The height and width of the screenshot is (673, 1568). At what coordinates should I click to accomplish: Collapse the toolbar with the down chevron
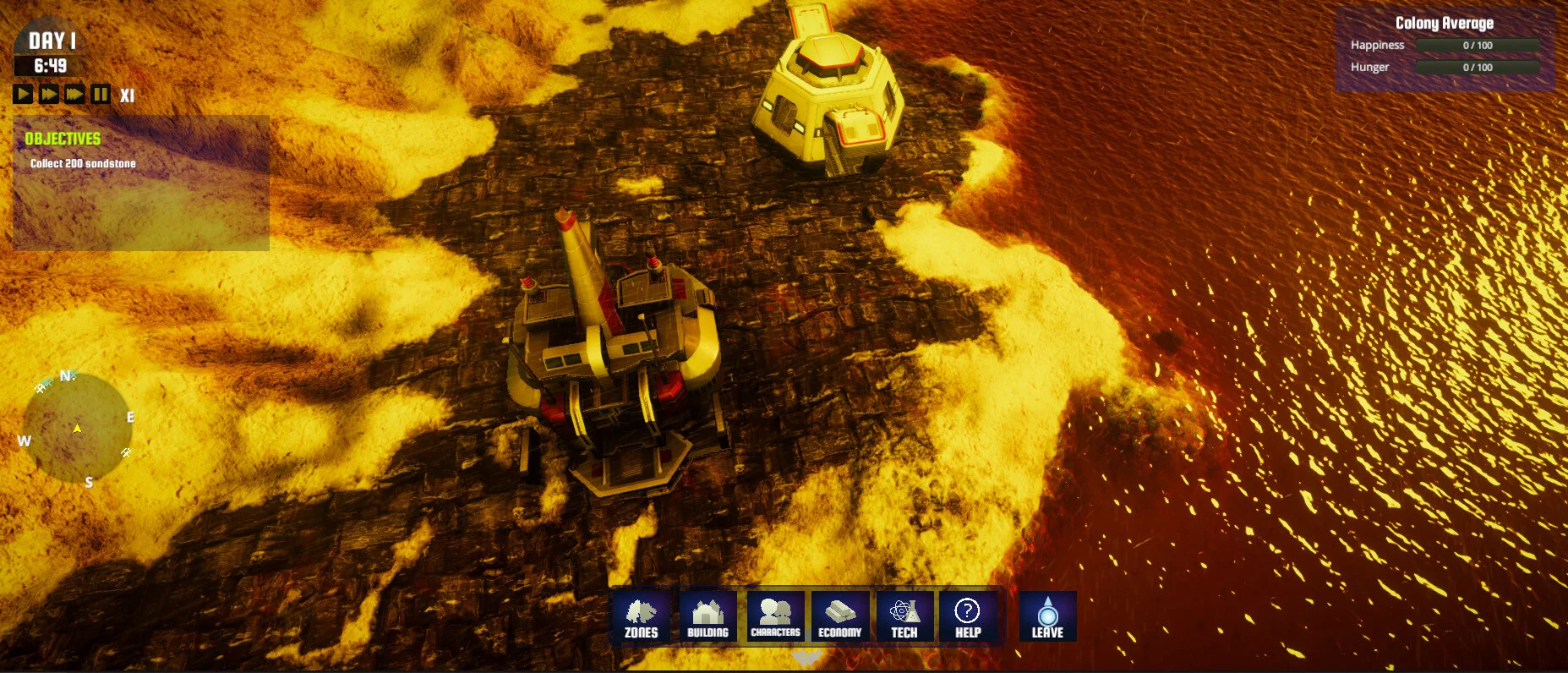tap(806, 657)
